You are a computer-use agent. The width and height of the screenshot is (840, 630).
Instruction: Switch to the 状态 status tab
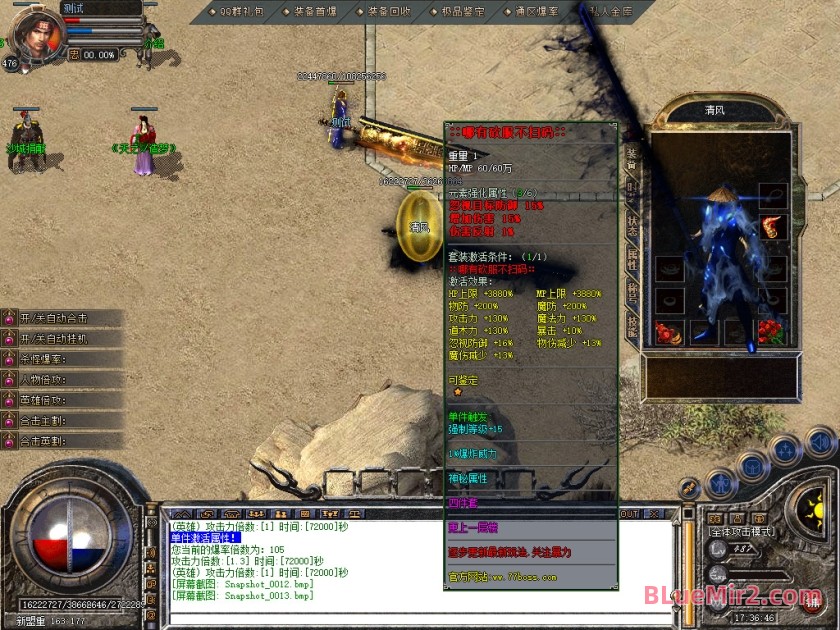coord(632,224)
